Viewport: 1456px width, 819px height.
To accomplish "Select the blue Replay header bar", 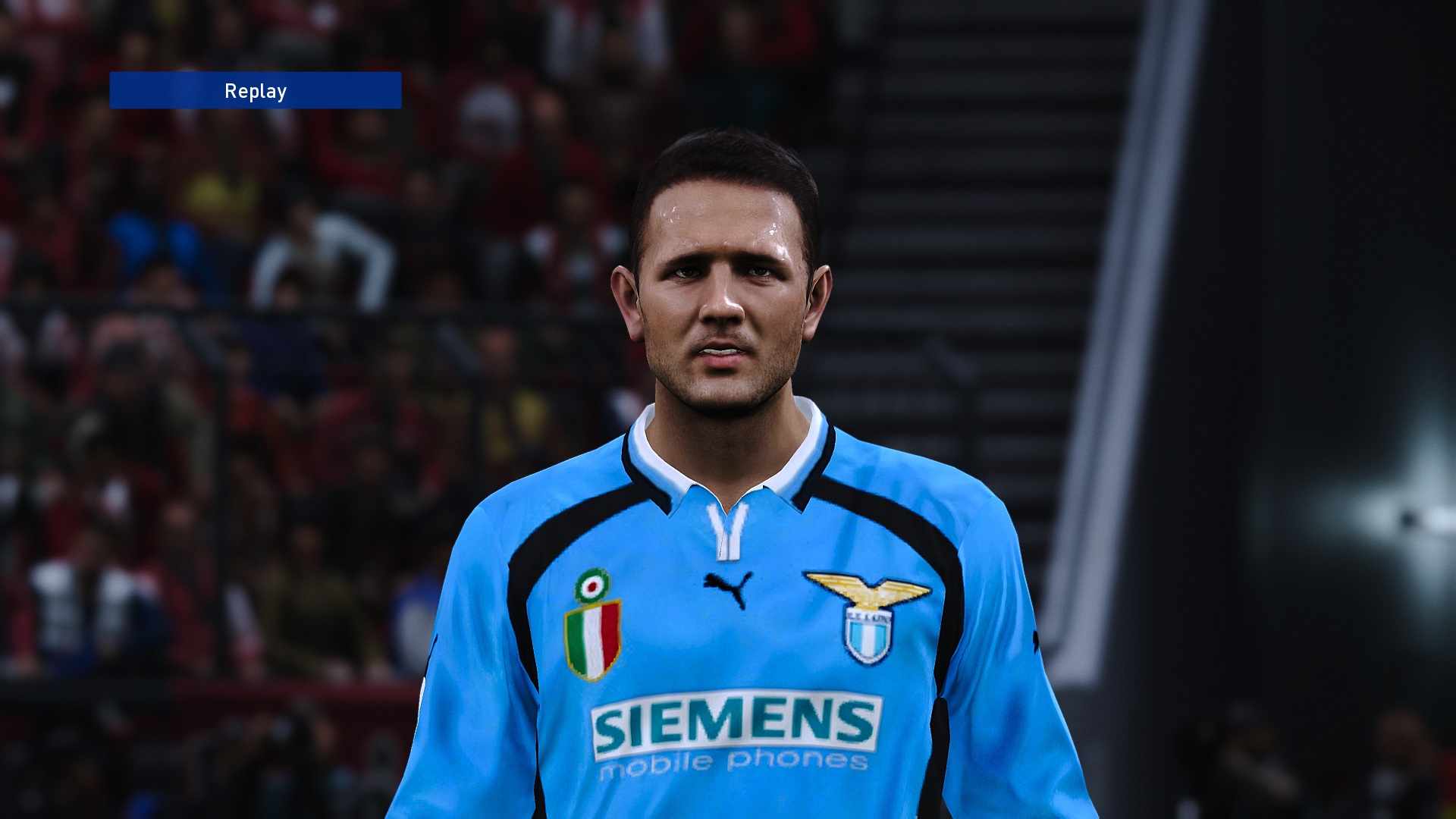I will 256,89.
